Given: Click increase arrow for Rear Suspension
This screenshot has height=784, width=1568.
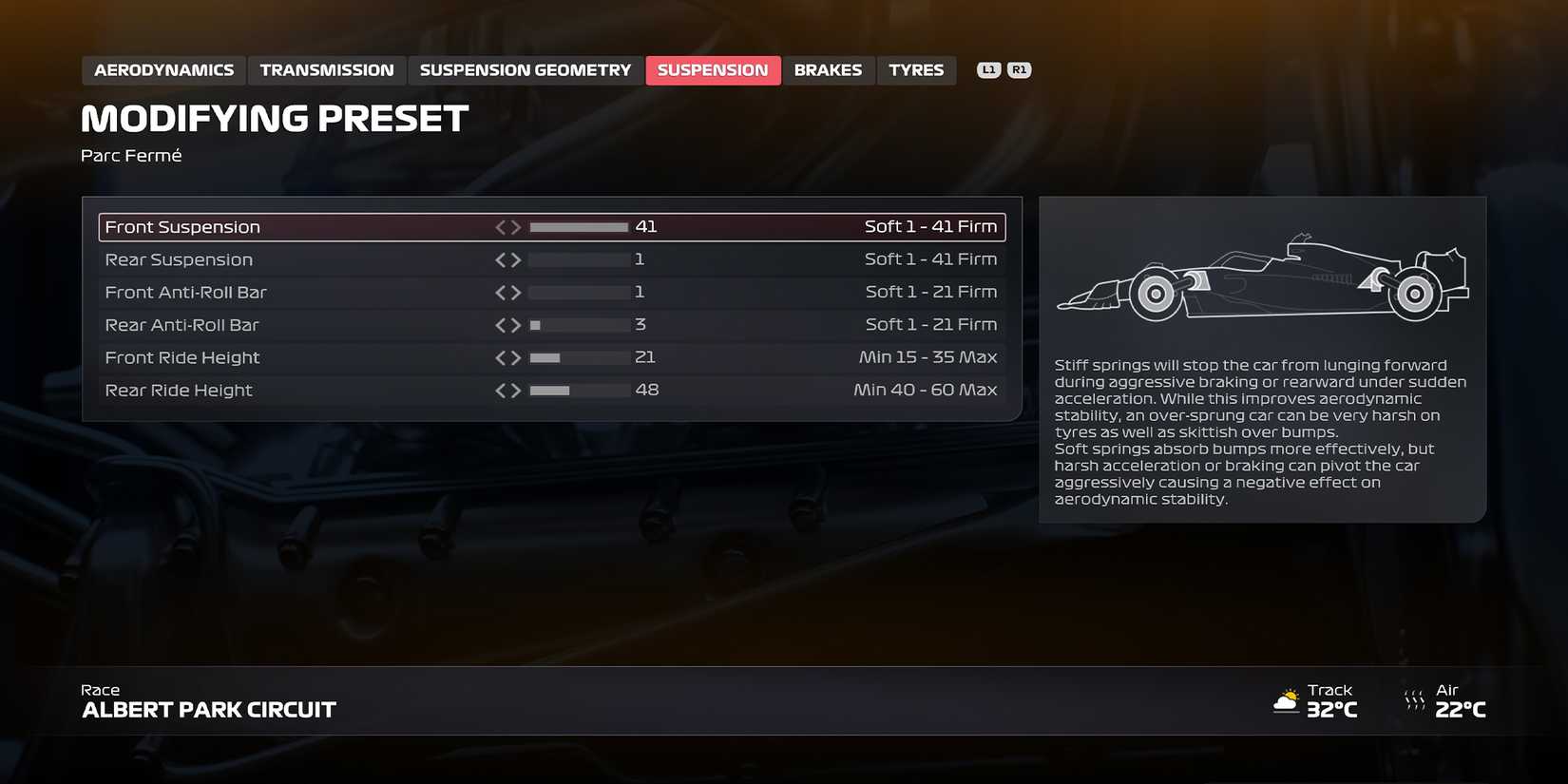Looking at the screenshot, I should [516, 258].
